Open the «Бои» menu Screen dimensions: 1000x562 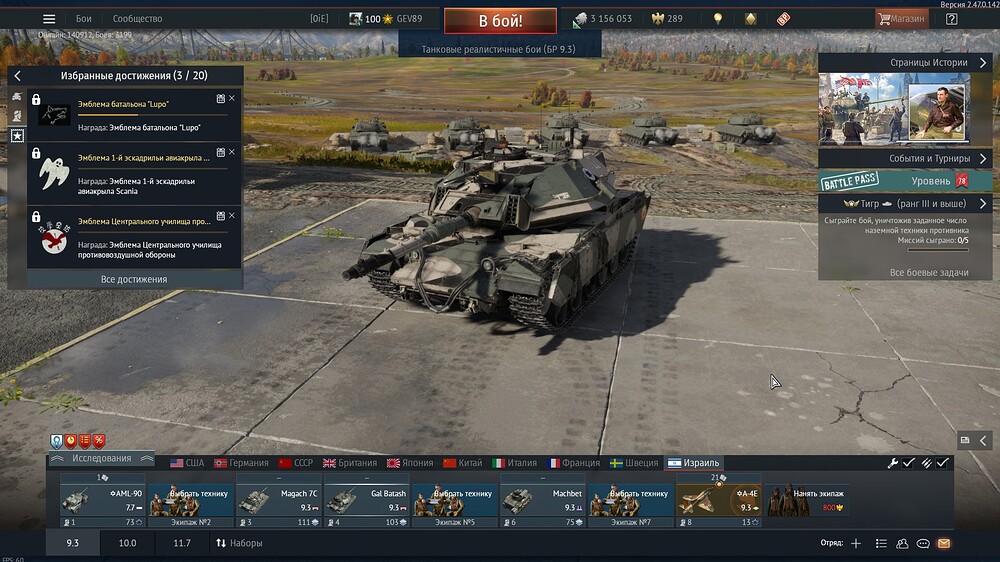tap(84, 19)
